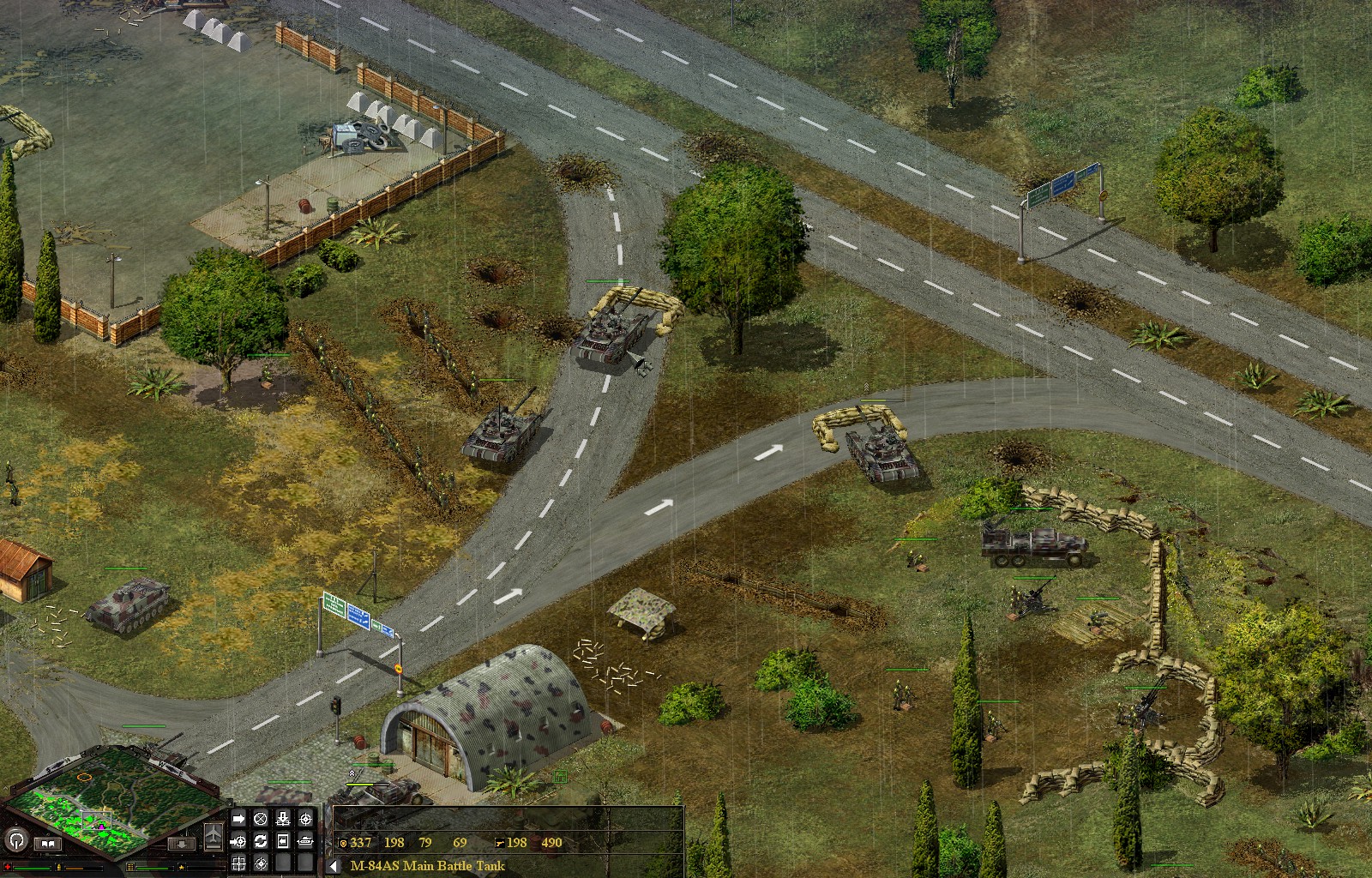Click the viewport rectangle on the minimap
This screenshot has width=1372, height=878.
[97, 820]
